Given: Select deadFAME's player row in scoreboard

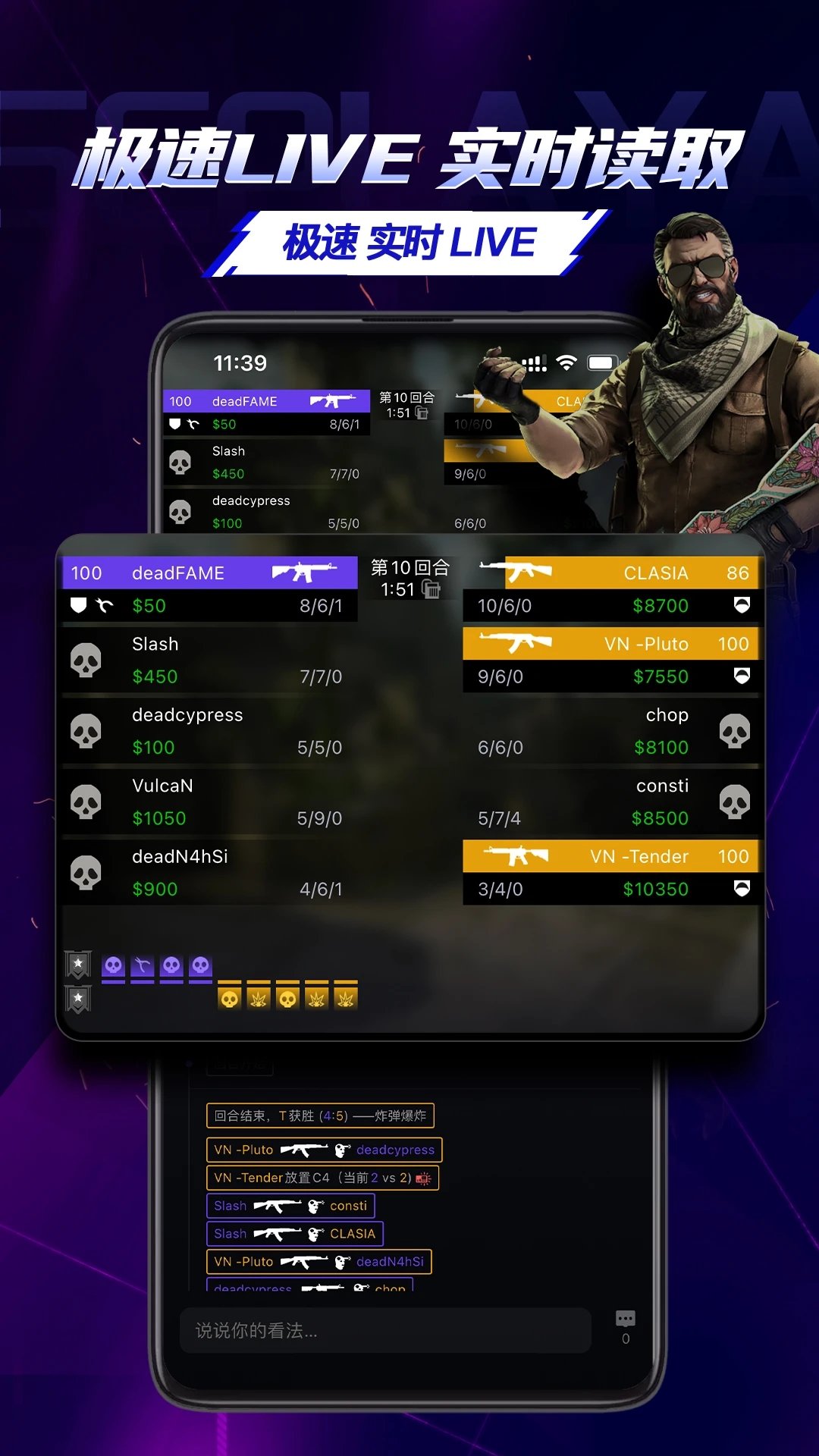Looking at the screenshot, I should point(210,589).
